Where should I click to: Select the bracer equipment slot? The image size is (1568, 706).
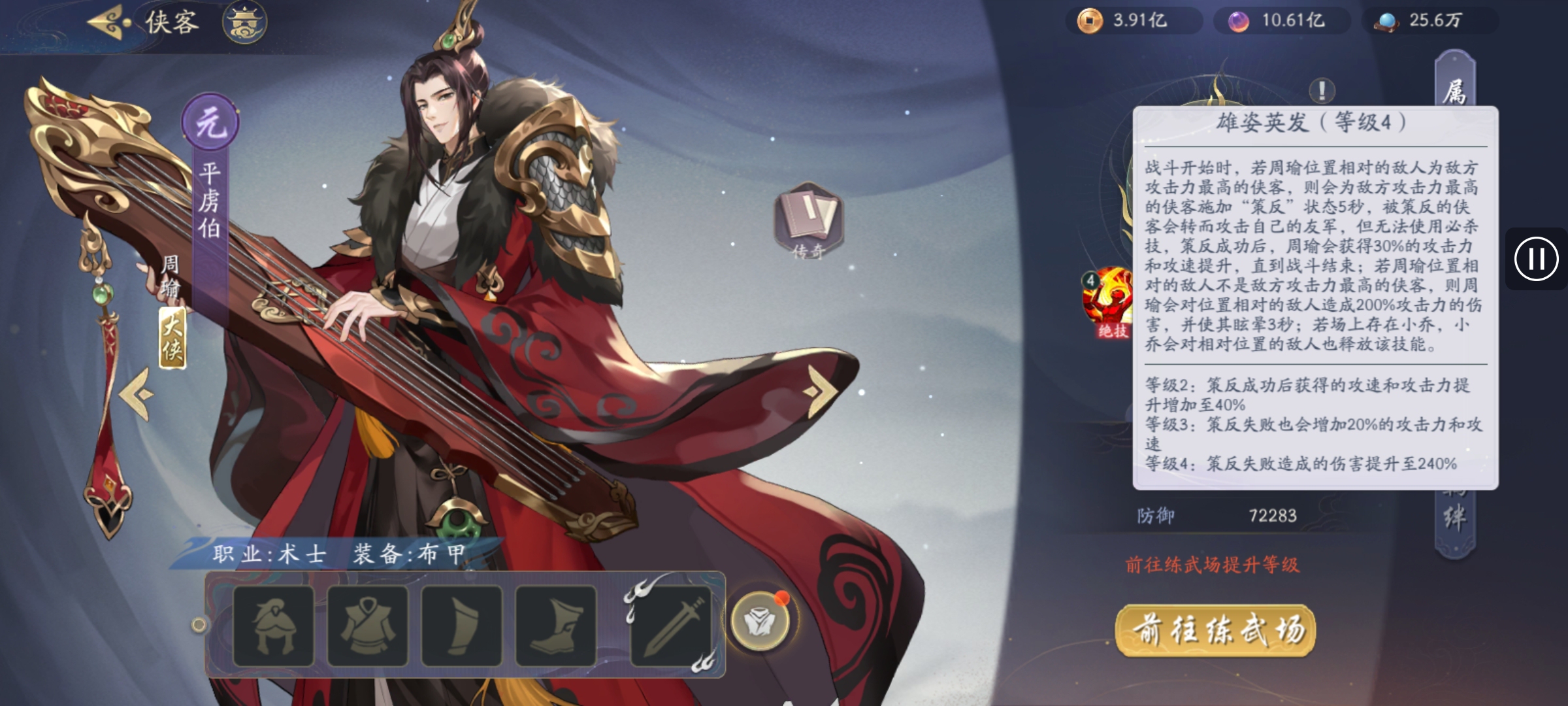[461, 626]
